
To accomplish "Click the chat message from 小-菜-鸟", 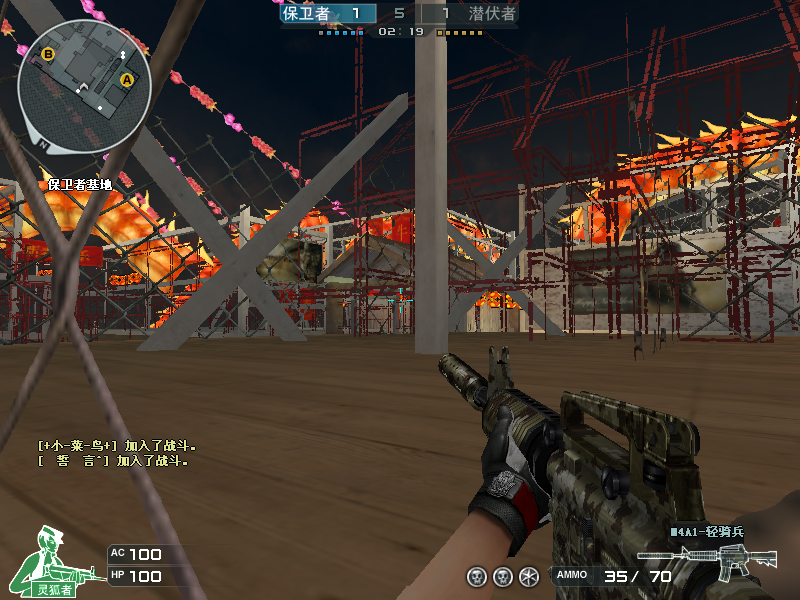I will point(118,446).
